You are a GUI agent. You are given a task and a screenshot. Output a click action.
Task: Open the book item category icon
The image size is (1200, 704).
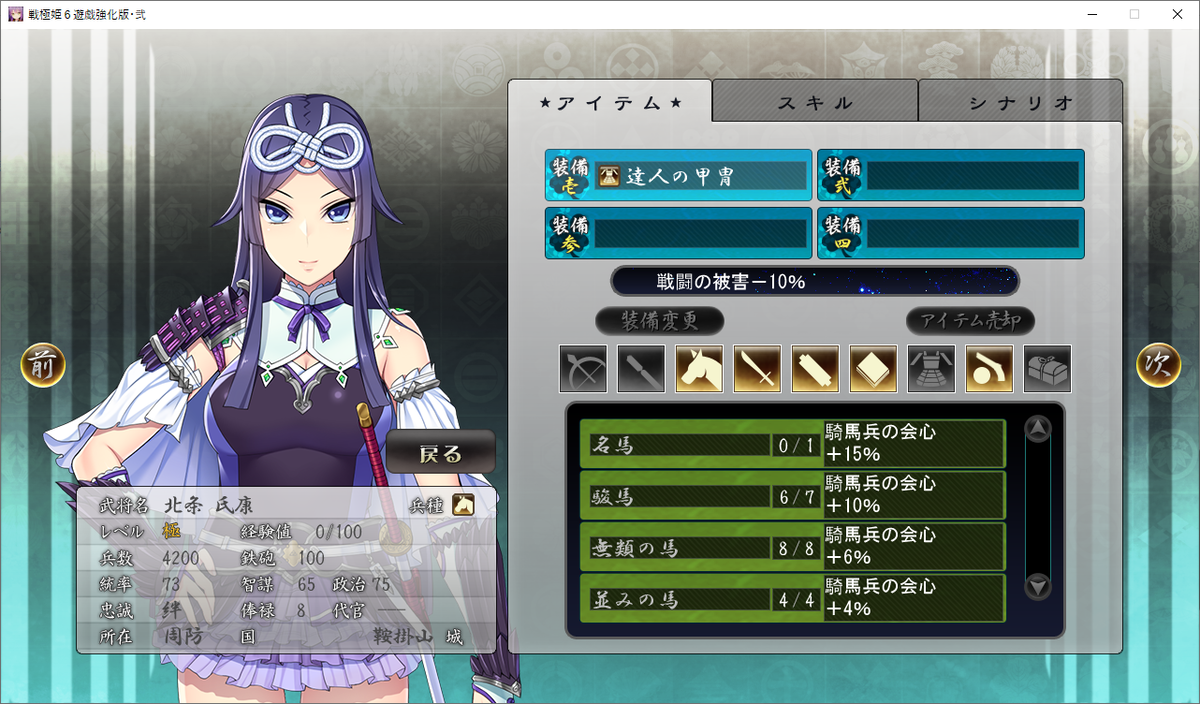pos(873,368)
